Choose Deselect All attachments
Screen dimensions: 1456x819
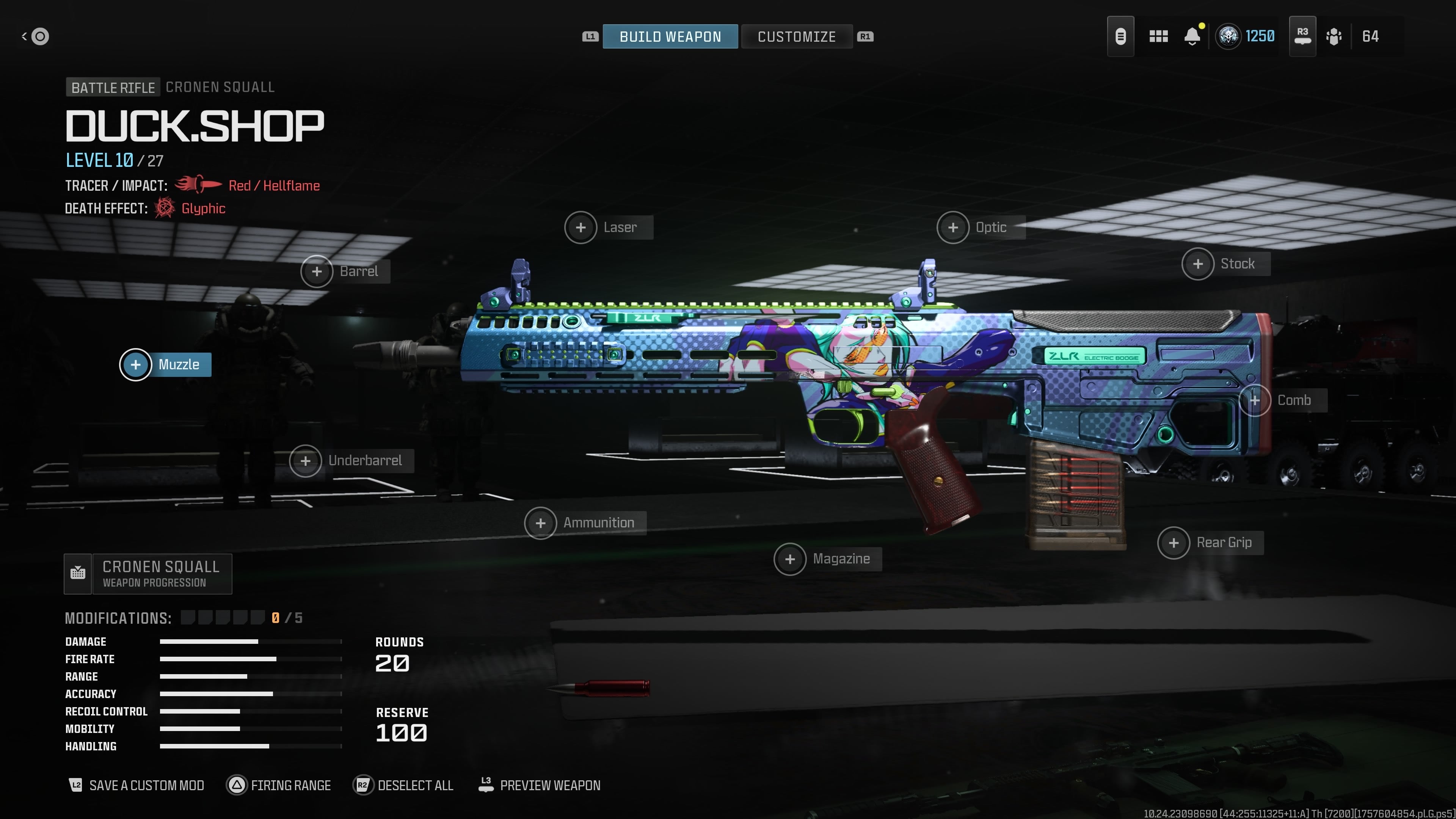point(403,785)
